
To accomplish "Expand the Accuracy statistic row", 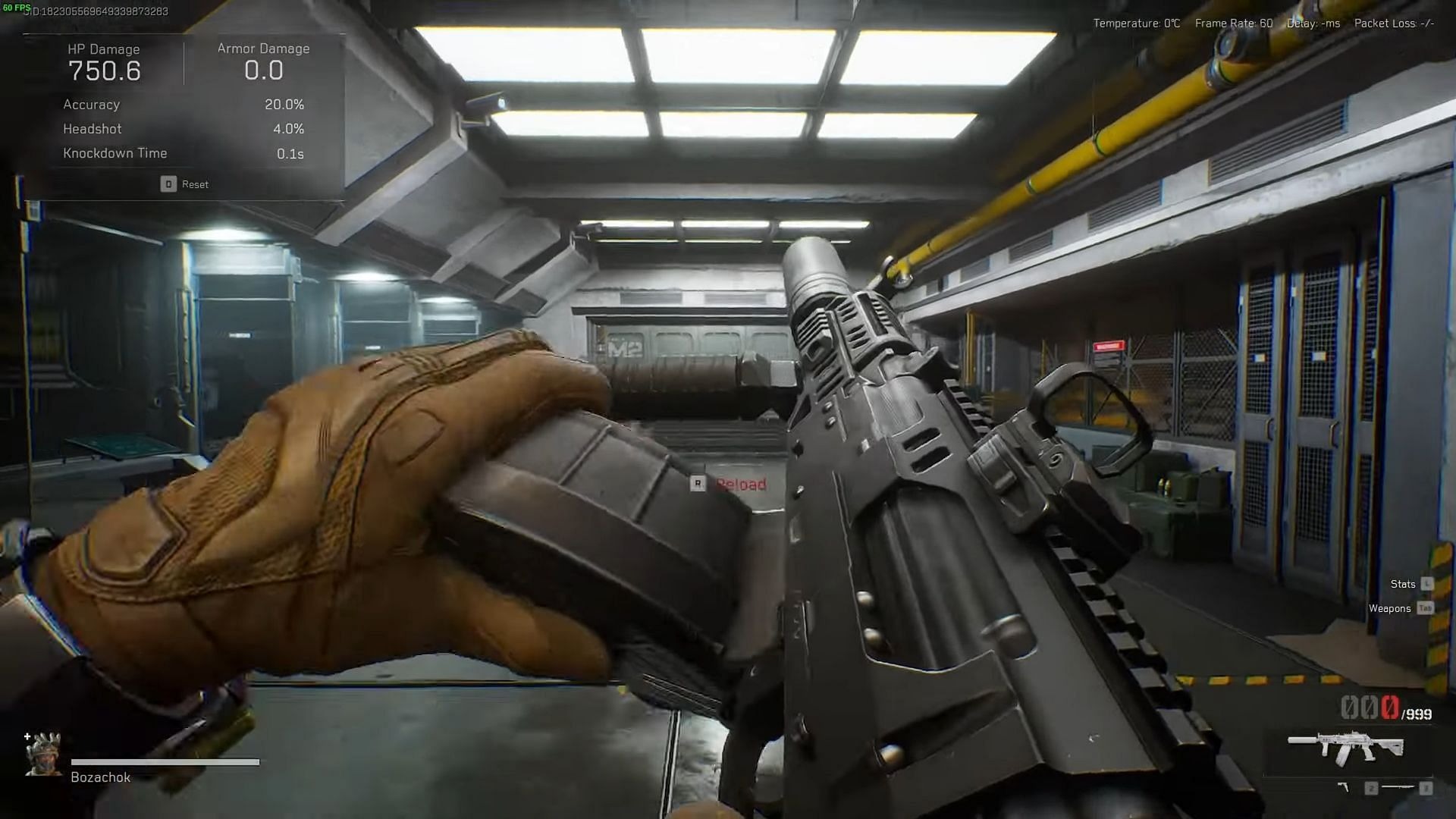I will [91, 105].
